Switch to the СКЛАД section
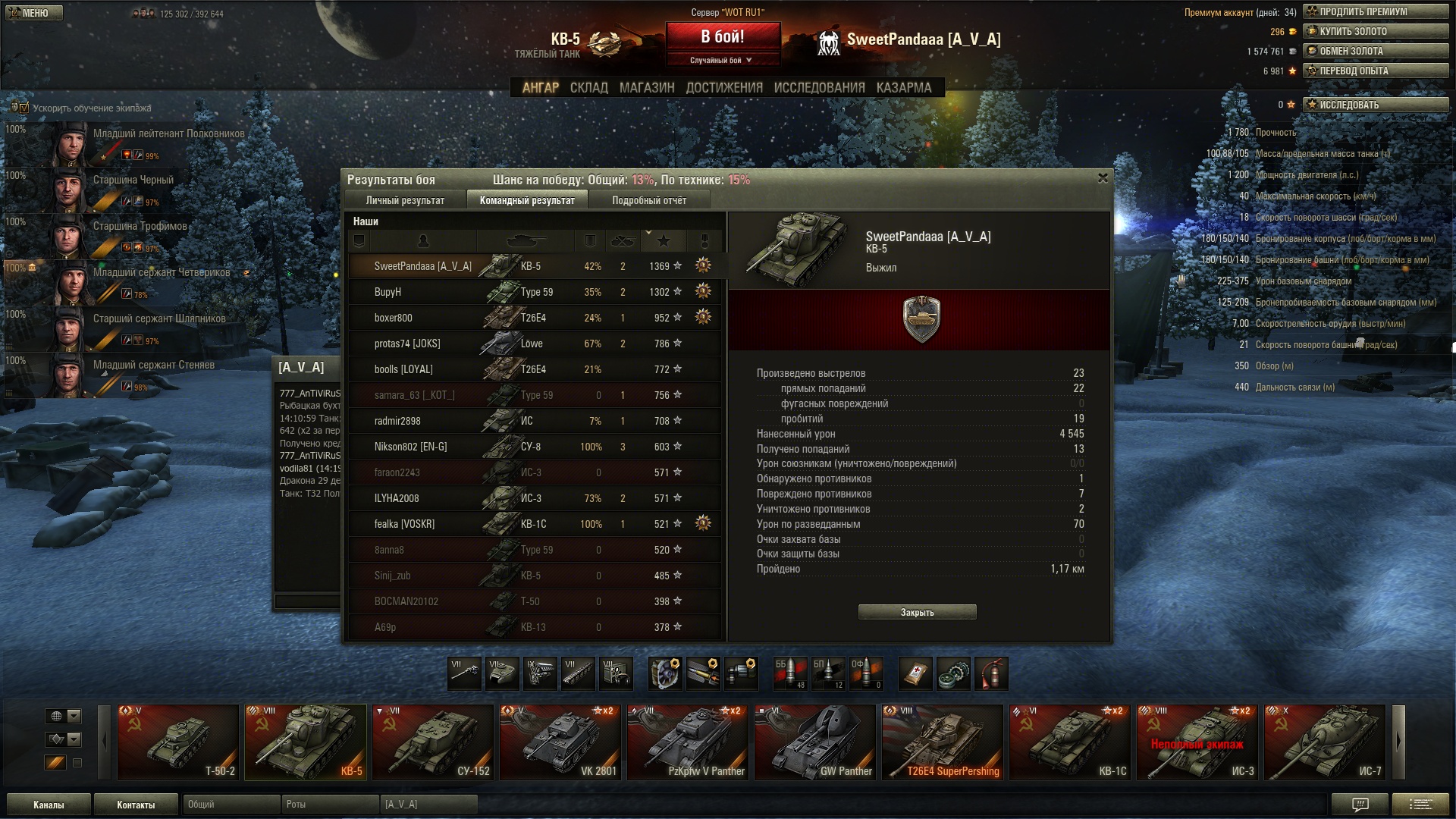The height and width of the screenshot is (819, 1456). click(x=588, y=88)
